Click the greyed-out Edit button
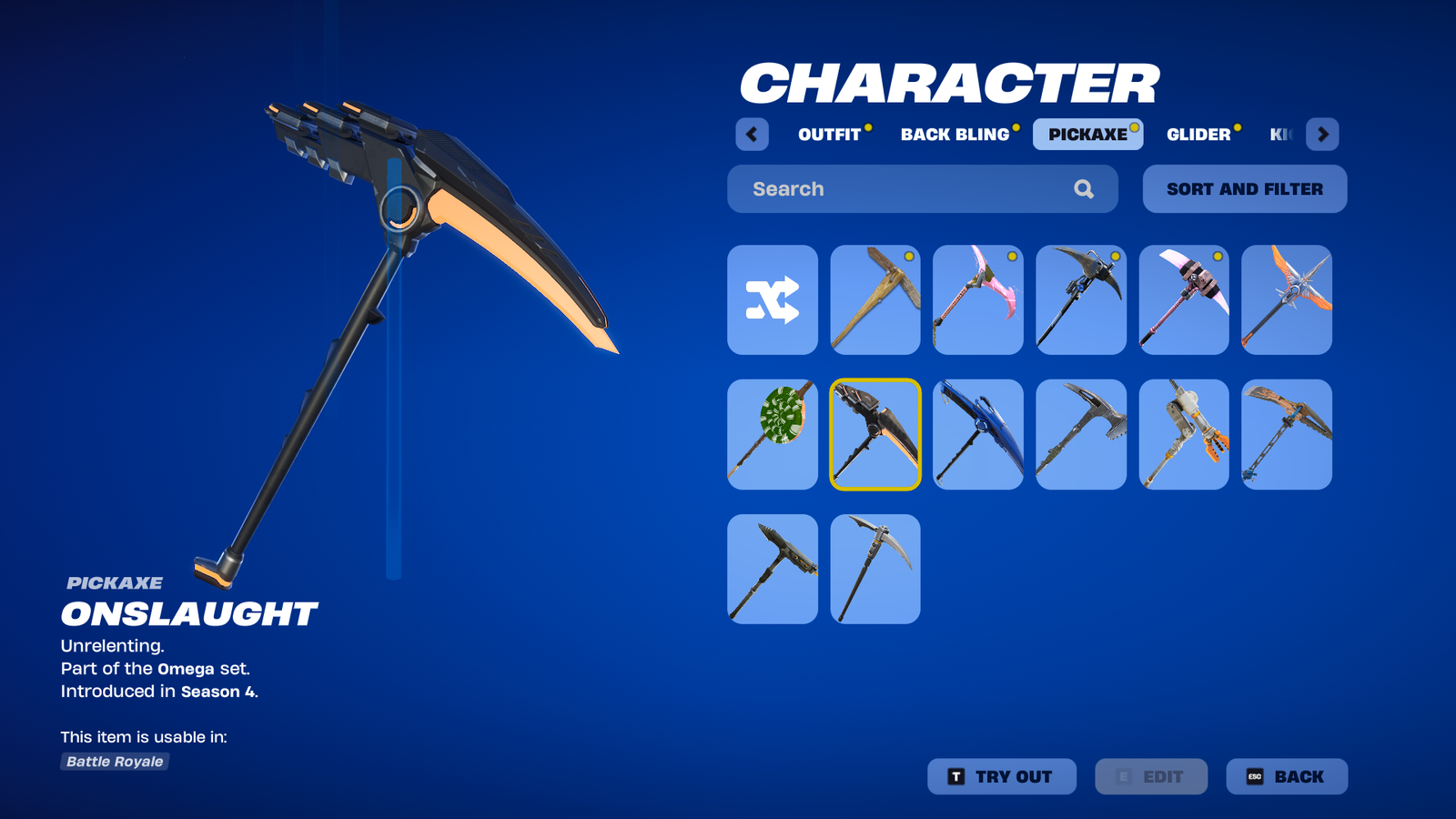The image size is (1456, 819). (x=1151, y=777)
